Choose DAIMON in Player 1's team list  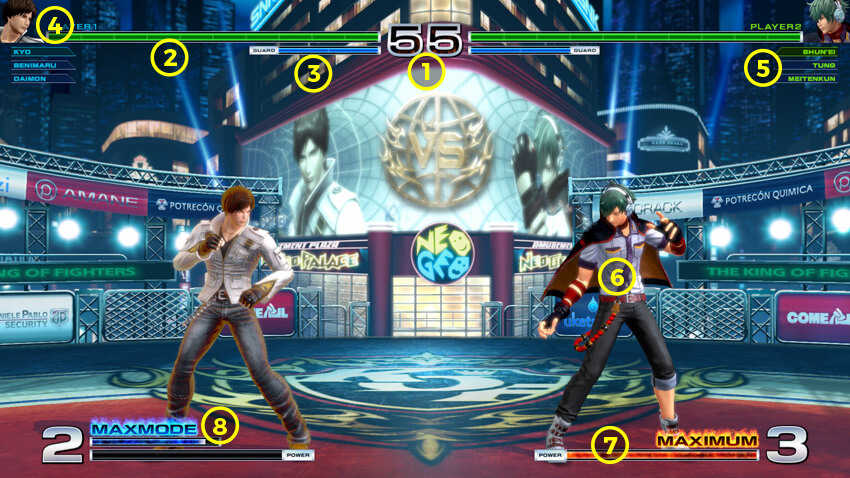coord(27,77)
